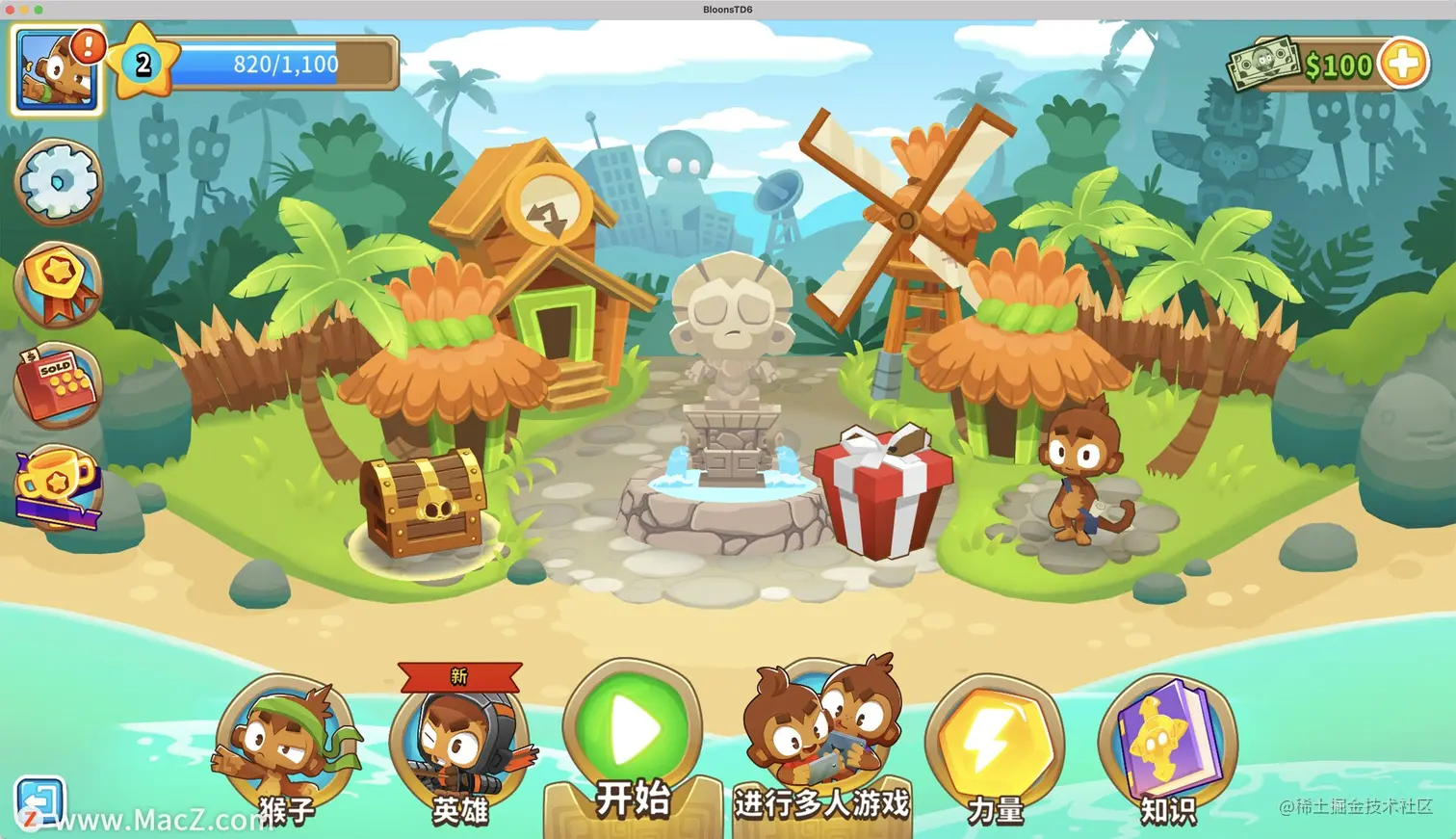View achievements via the medal ribbon icon
Image resolution: width=1456 pixels, height=839 pixels.
(x=58, y=284)
